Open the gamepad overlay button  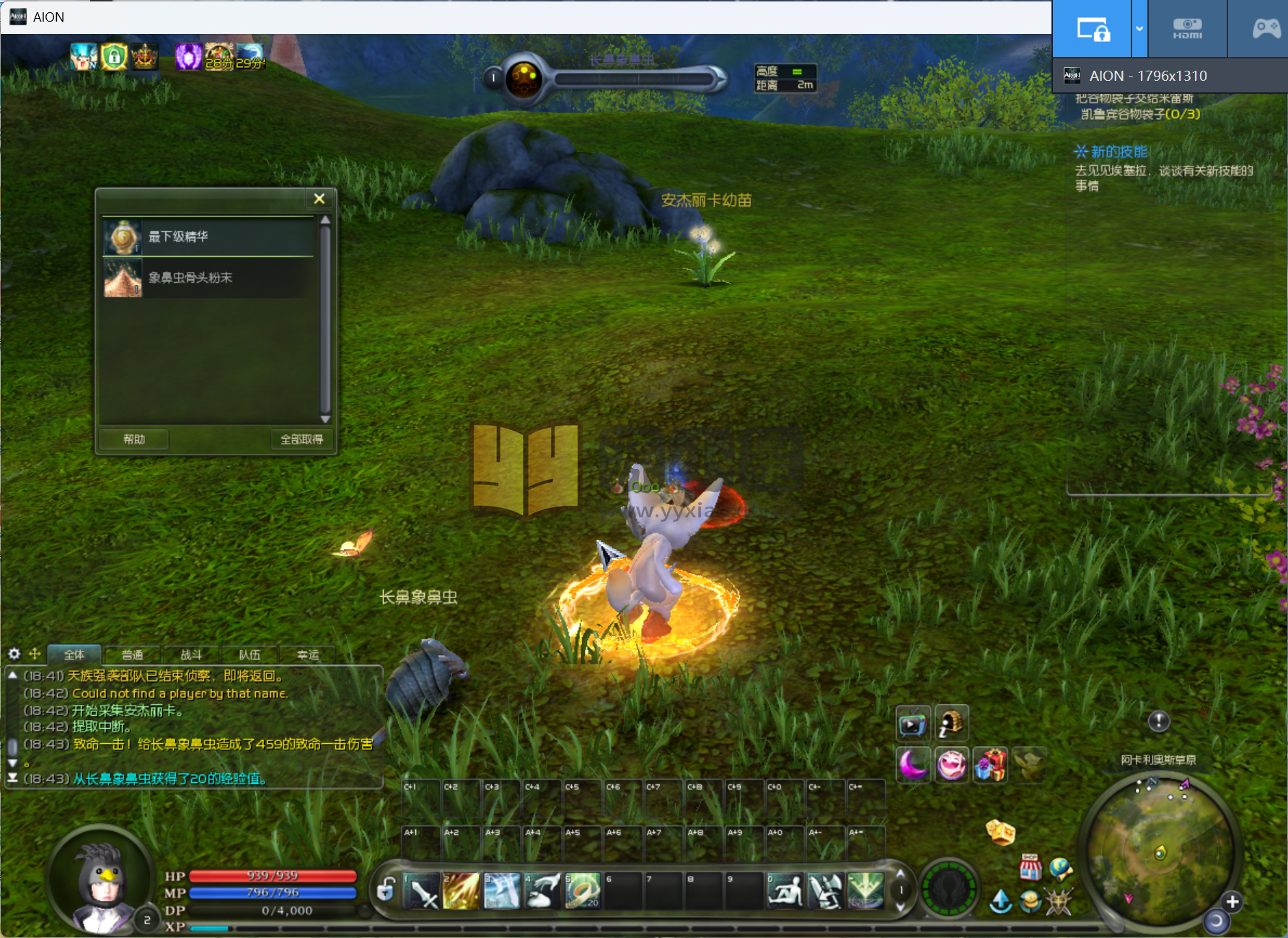coord(1266,29)
